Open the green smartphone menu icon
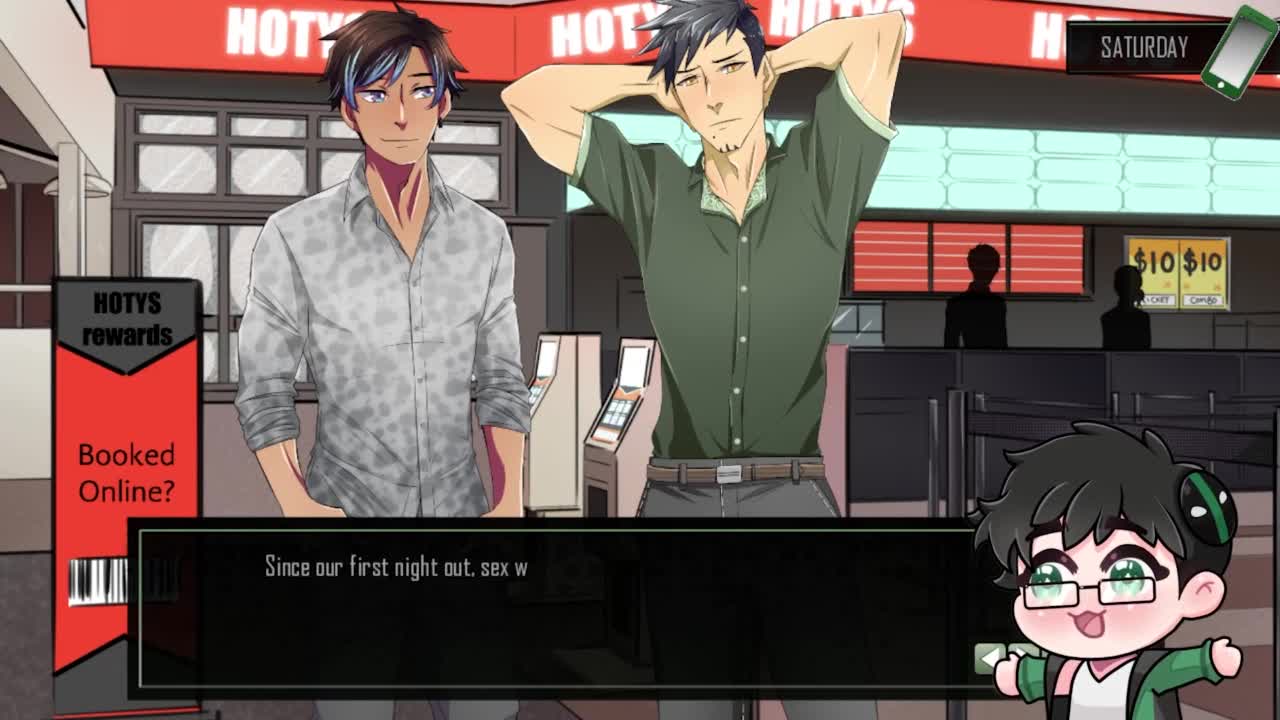The height and width of the screenshot is (720, 1280). [1238, 52]
